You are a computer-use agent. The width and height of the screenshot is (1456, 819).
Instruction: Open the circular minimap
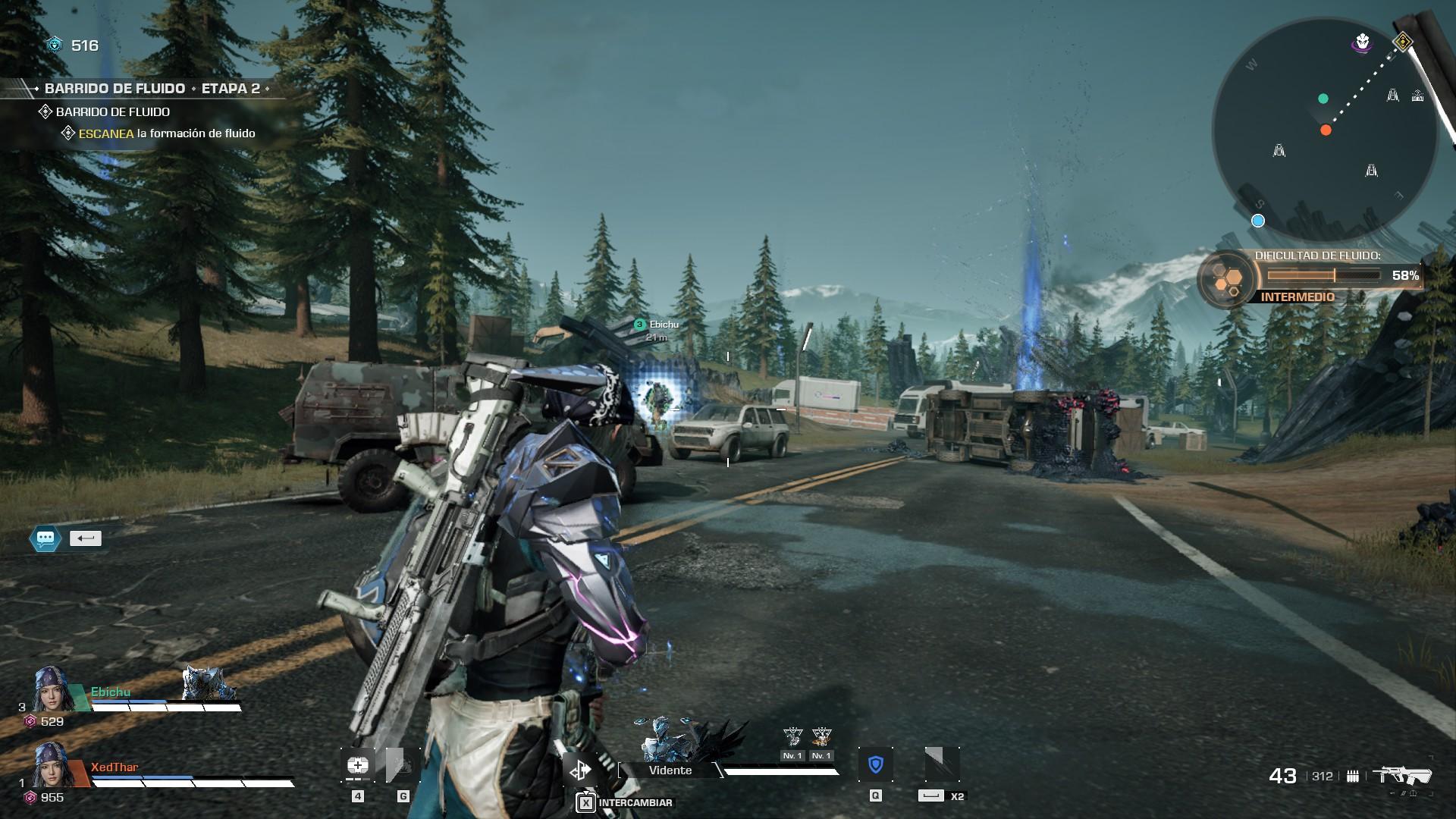pos(1324,130)
